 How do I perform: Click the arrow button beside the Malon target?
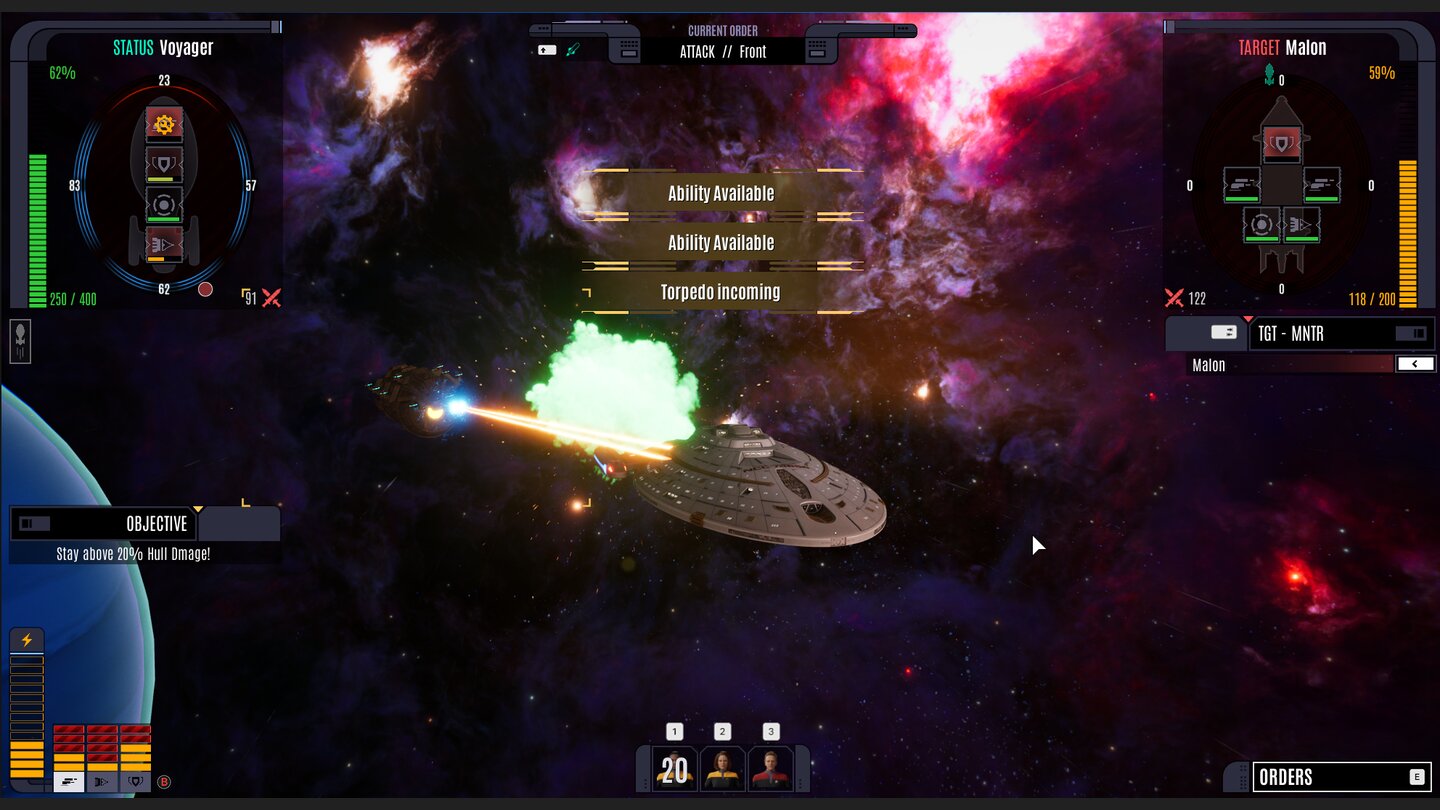[x=1415, y=364]
